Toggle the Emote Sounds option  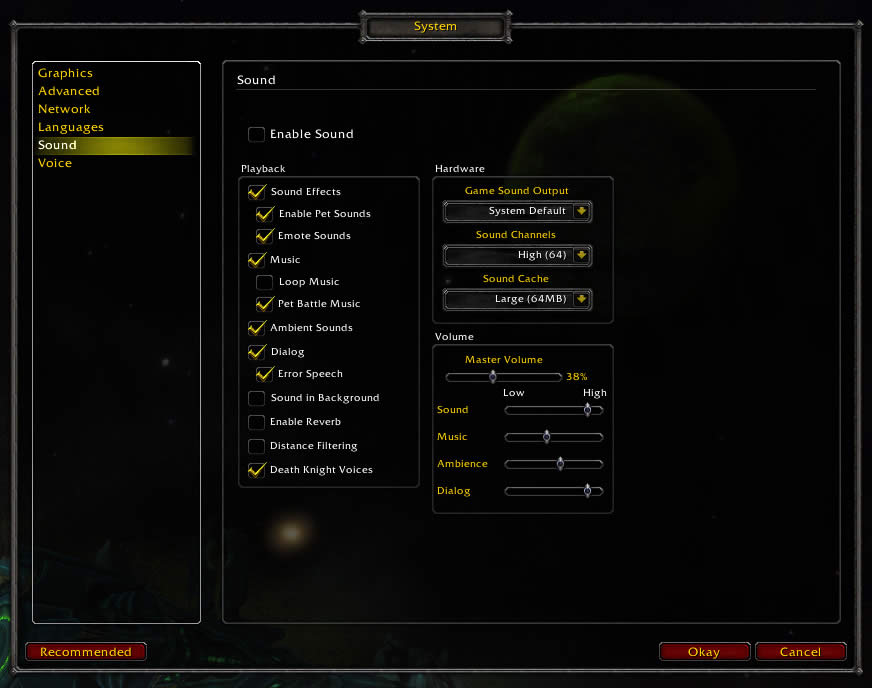[265, 236]
